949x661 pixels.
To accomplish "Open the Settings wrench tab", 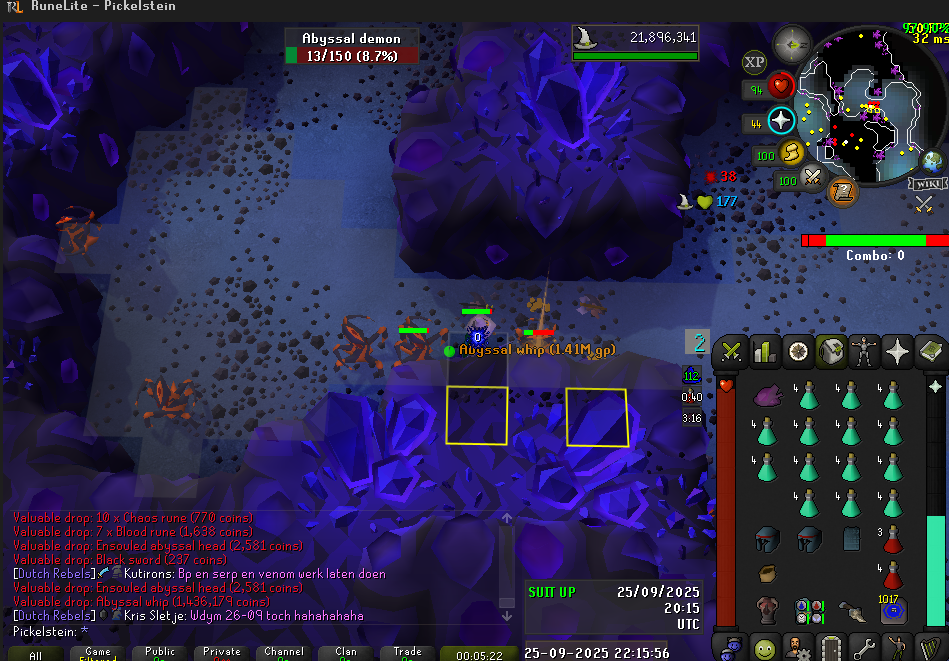I will coord(864,647).
